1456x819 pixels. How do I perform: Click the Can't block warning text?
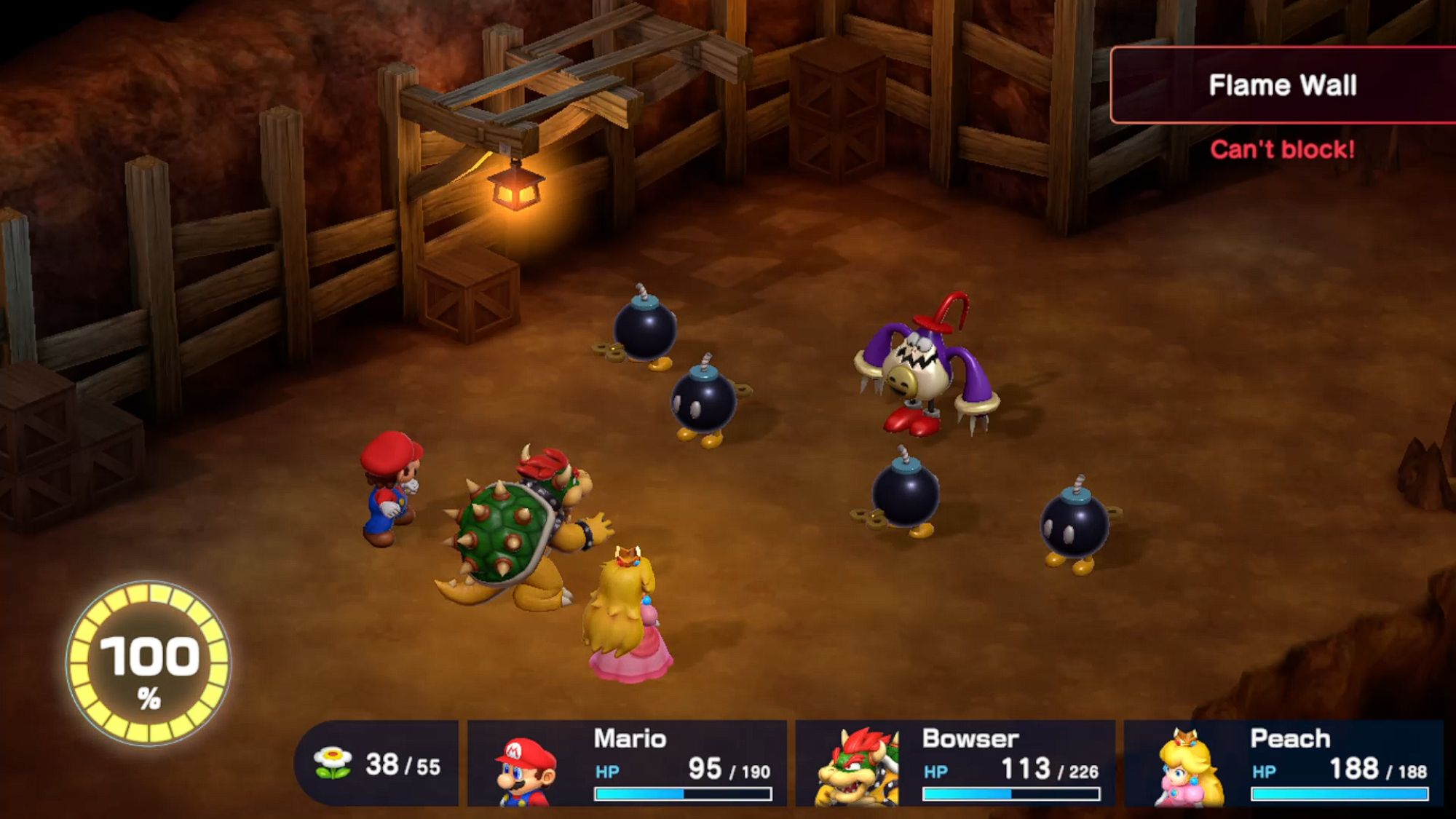[1283, 151]
